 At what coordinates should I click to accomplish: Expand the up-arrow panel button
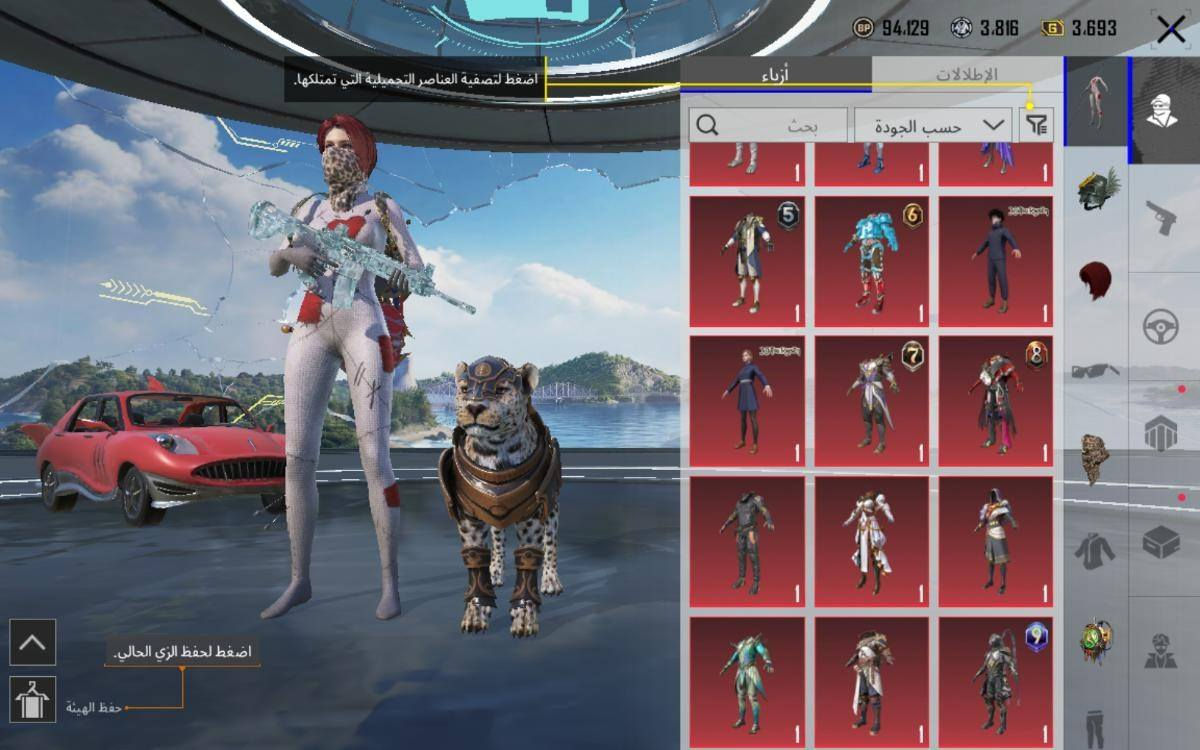[x=33, y=642]
